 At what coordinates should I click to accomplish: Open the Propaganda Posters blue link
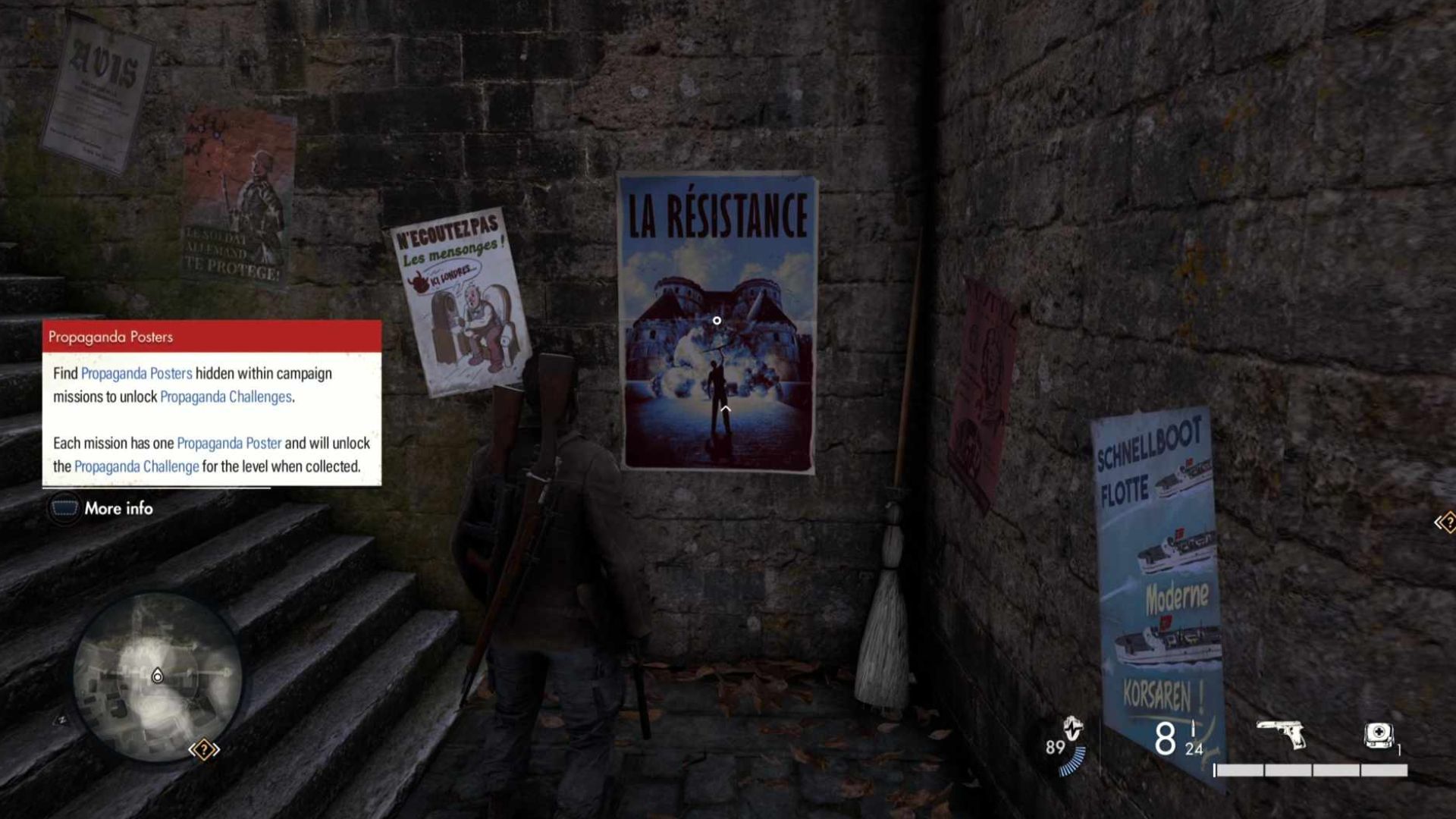coord(136,373)
